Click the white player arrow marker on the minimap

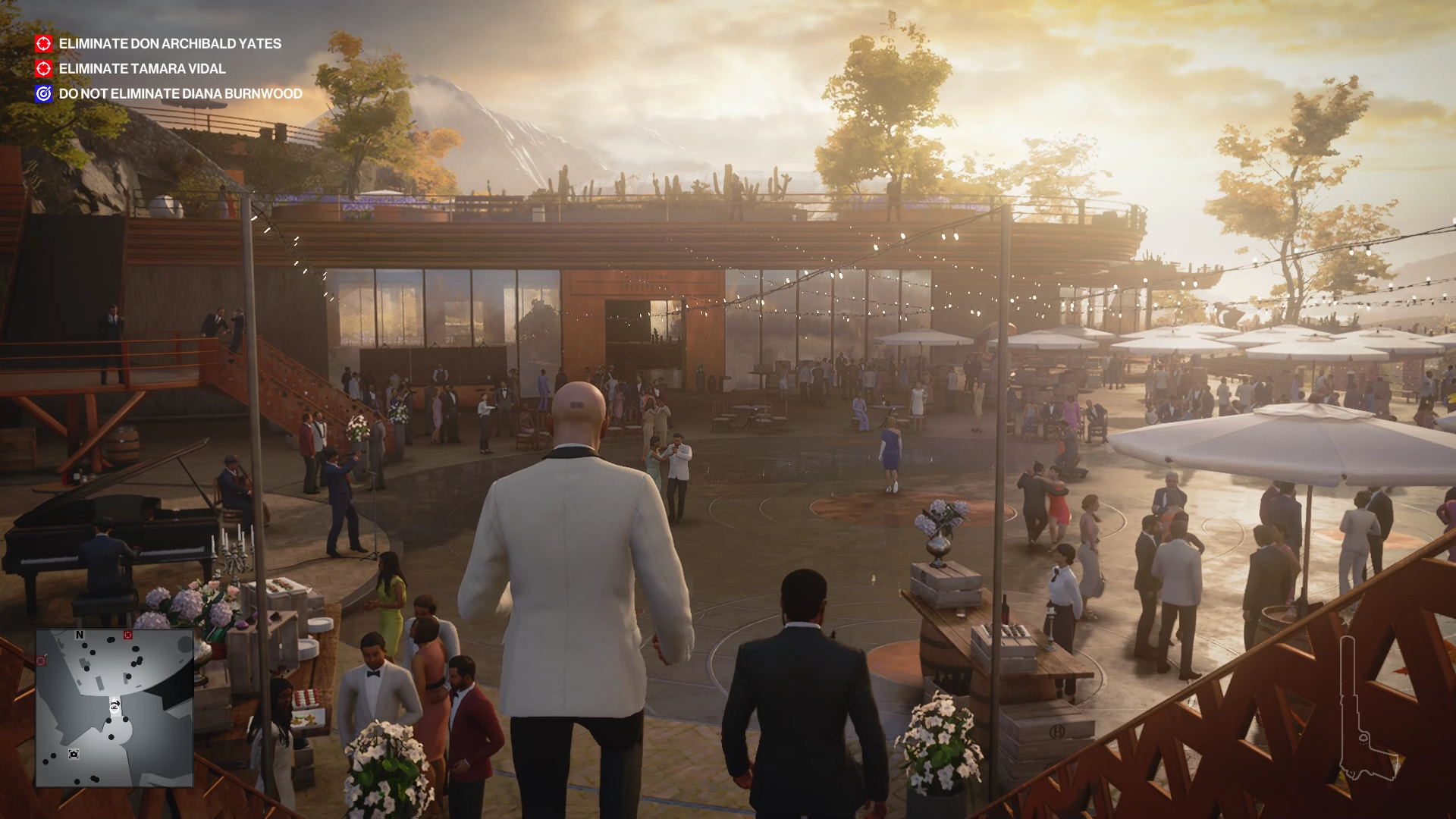click(114, 707)
